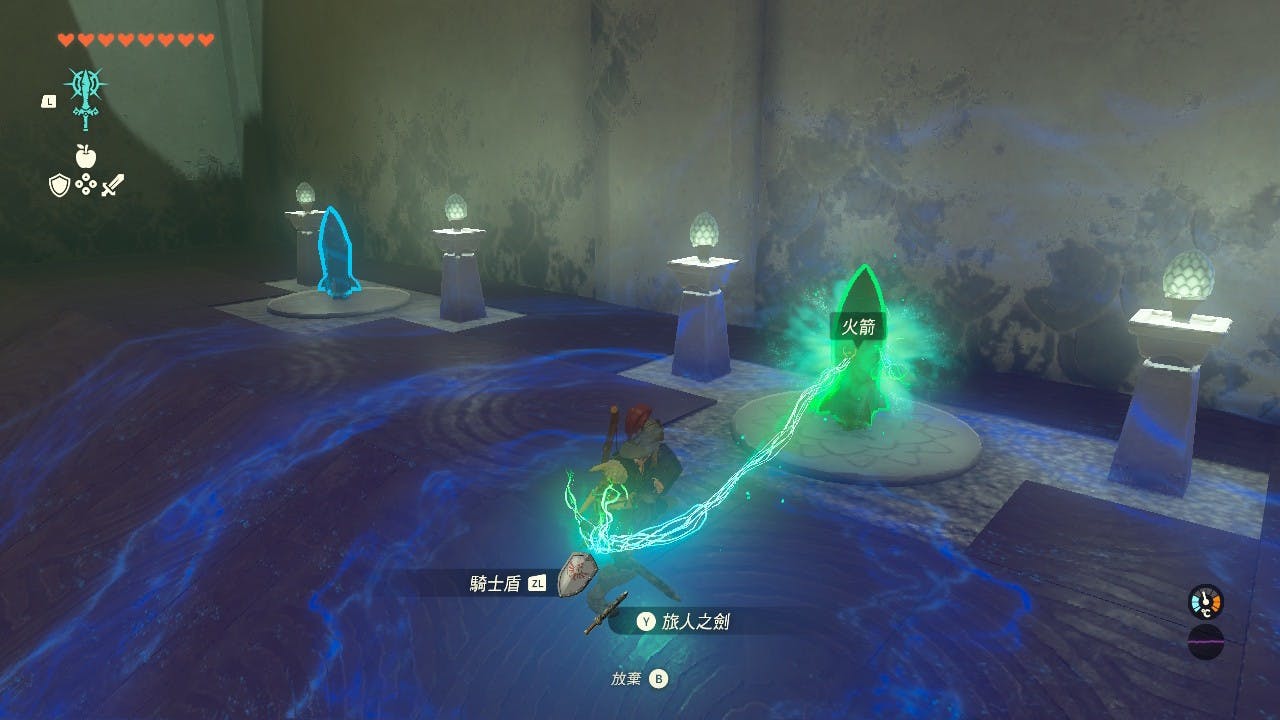The image size is (1280, 720).
Task: Open the shield quick-select icon
Action: pos(60,185)
